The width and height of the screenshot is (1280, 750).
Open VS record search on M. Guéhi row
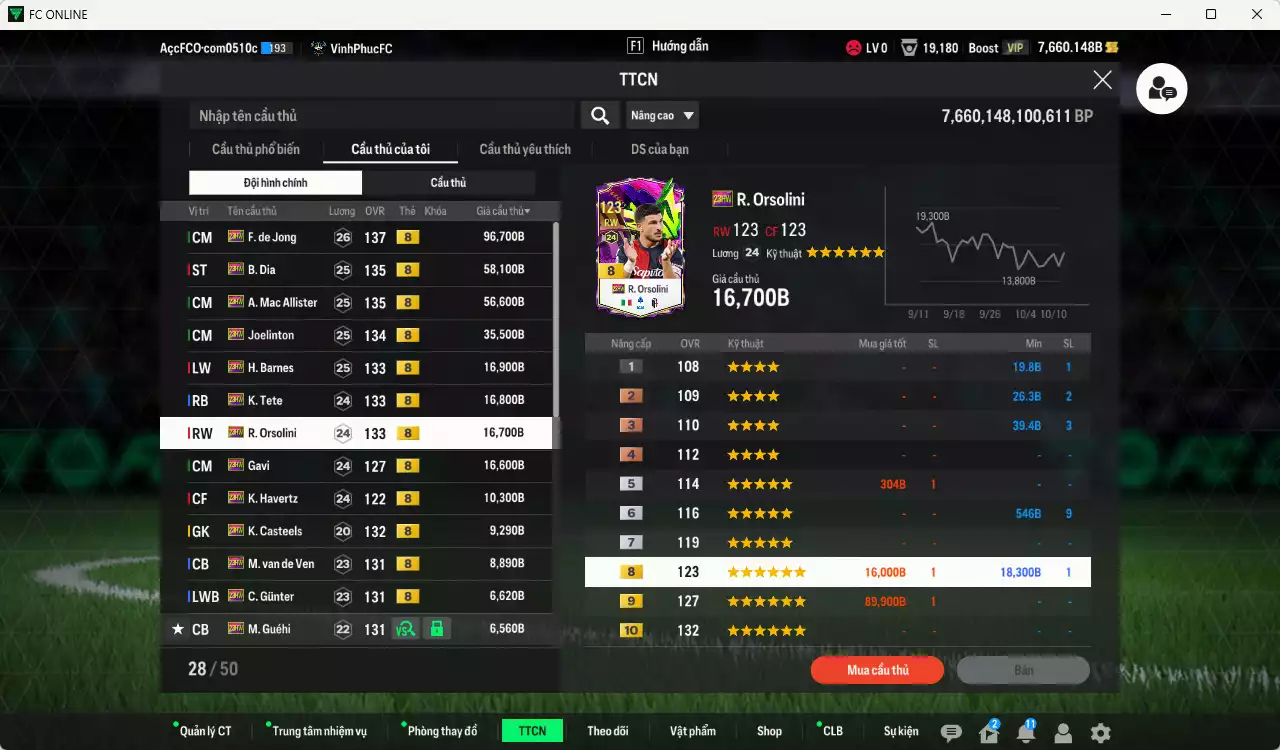coord(404,629)
